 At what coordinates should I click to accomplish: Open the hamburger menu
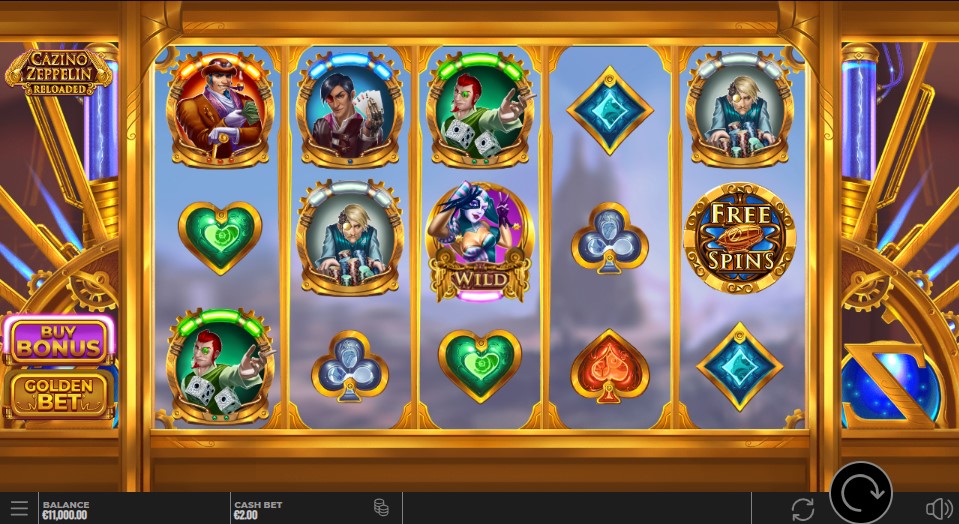[x=19, y=508]
